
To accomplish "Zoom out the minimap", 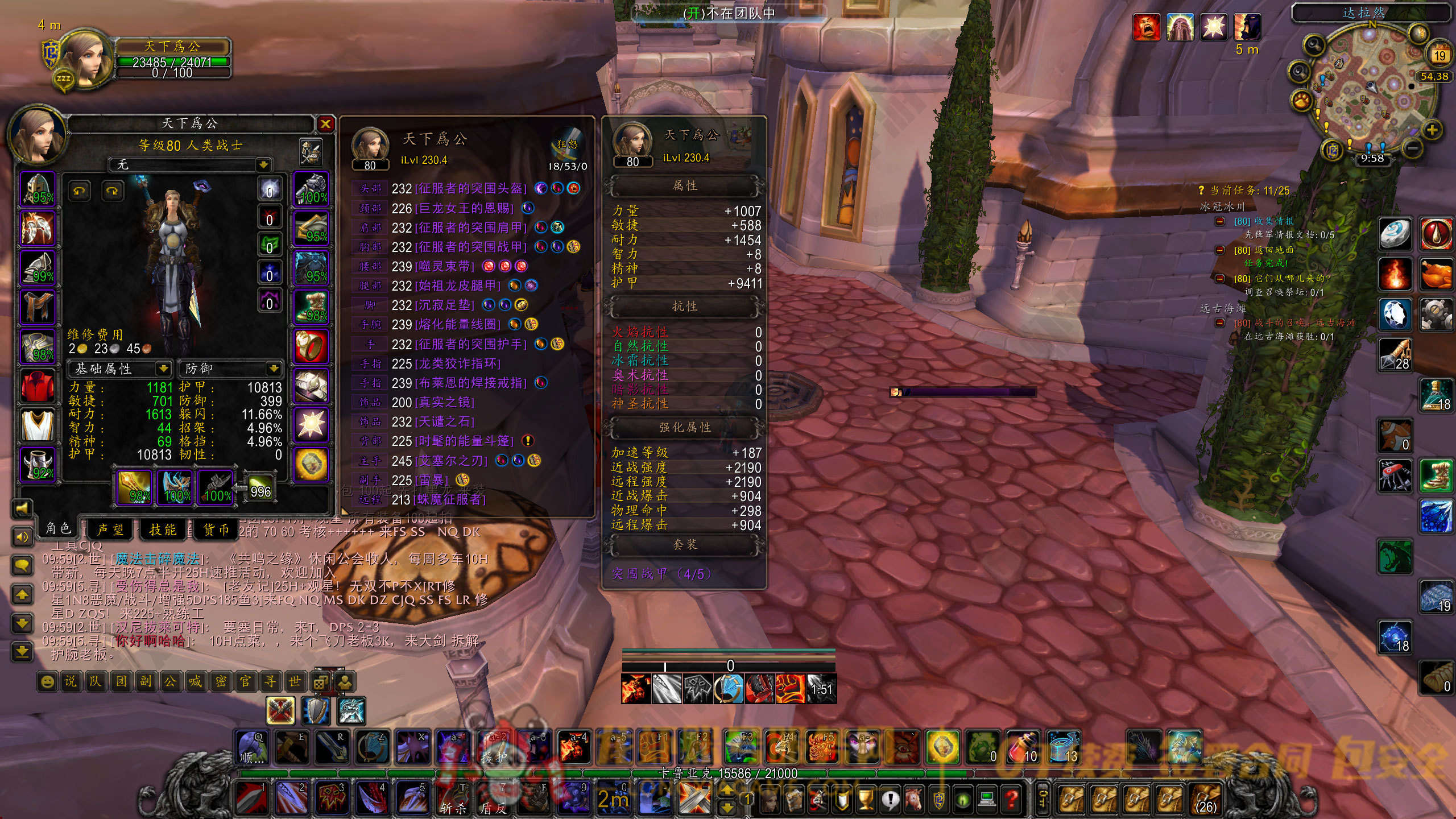I will pos(1413,149).
